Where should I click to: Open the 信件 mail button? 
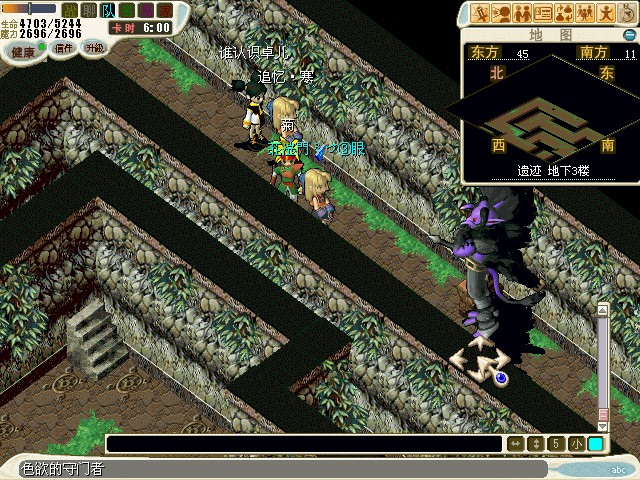click(64, 48)
